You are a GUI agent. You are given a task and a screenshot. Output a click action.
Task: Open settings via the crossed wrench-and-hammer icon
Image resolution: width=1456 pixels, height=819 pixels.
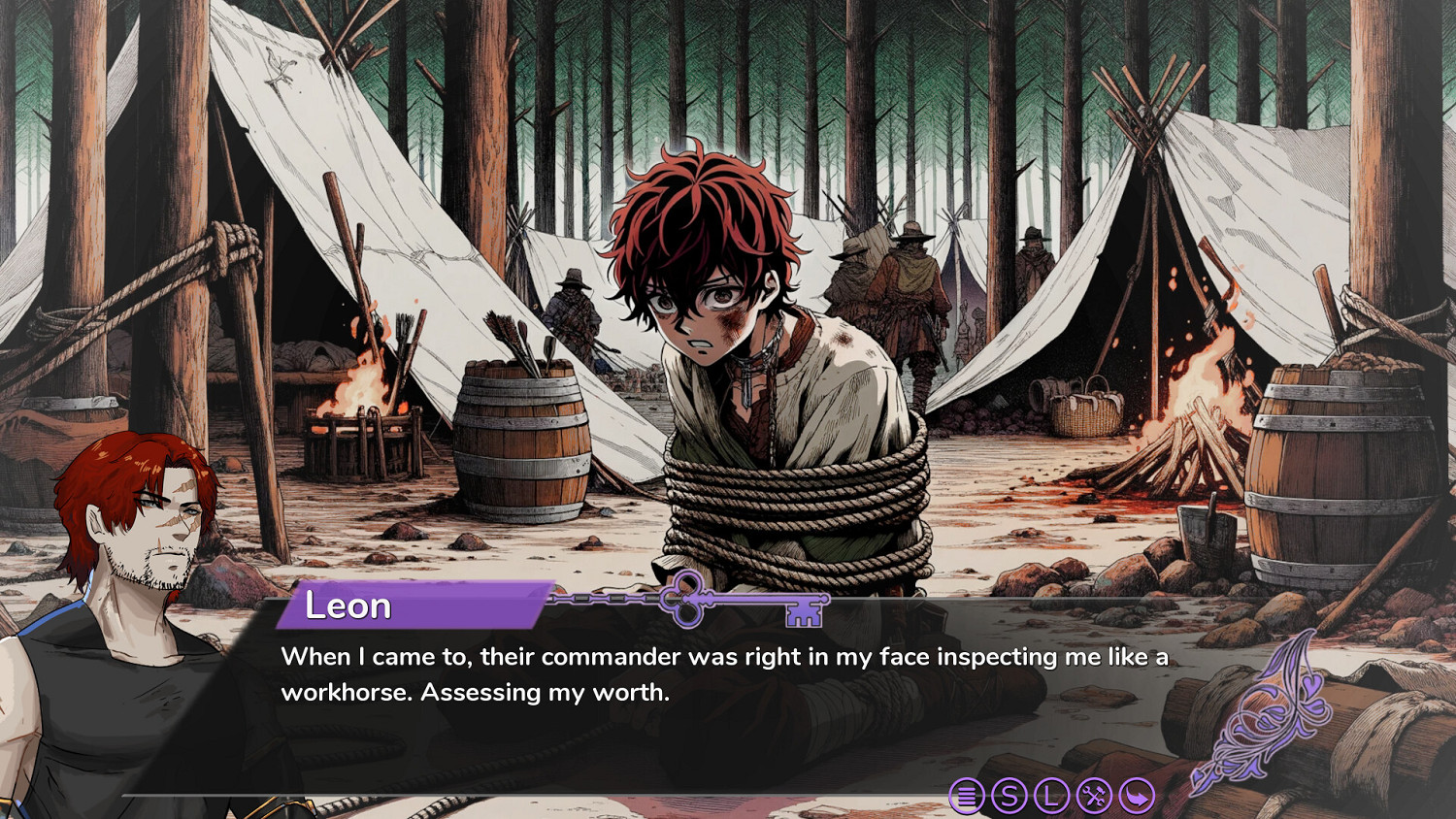(x=1093, y=795)
